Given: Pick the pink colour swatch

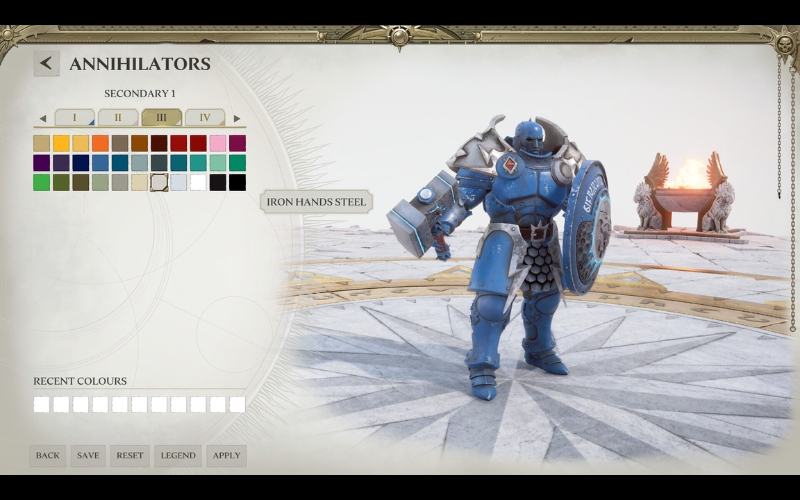Looking at the screenshot, I should [217, 143].
